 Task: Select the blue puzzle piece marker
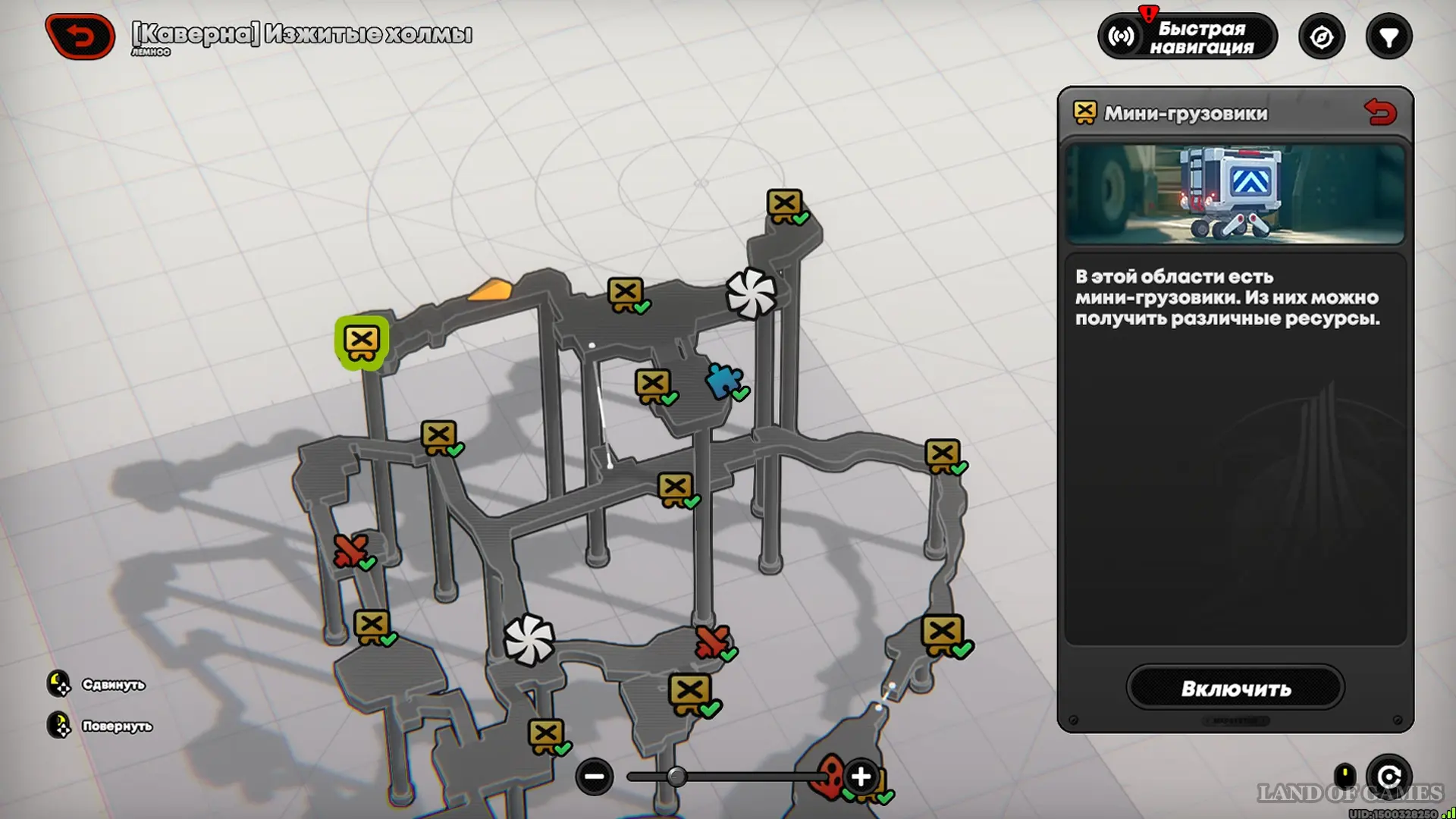(x=723, y=380)
